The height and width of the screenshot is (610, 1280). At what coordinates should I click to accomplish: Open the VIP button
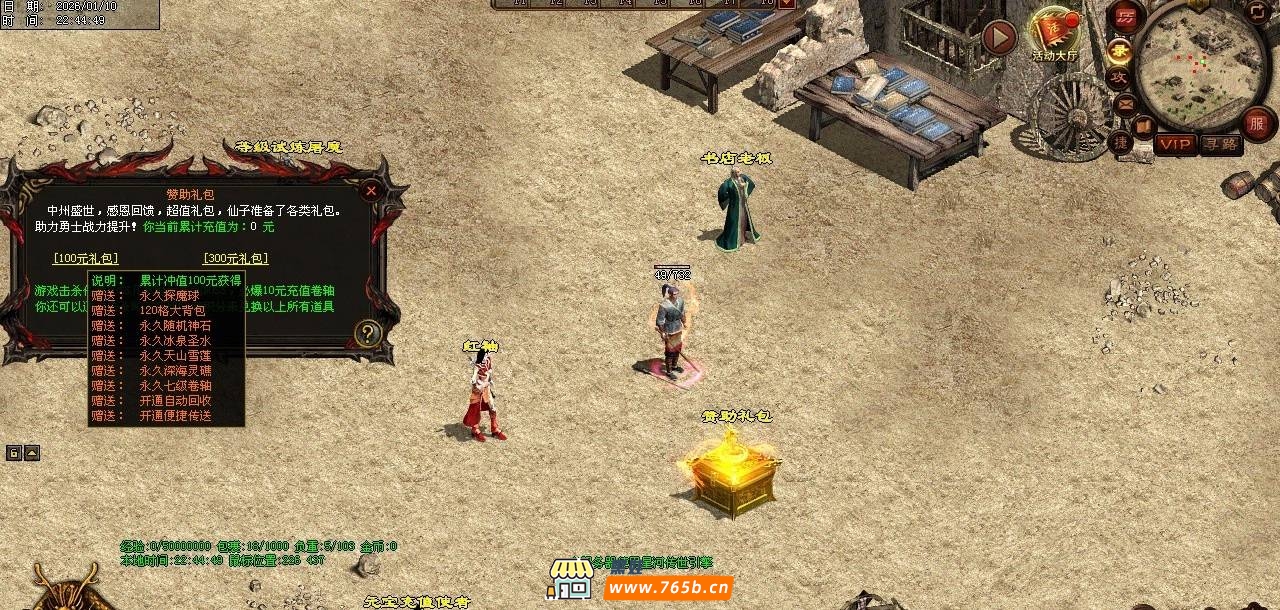(x=1175, y=144)
